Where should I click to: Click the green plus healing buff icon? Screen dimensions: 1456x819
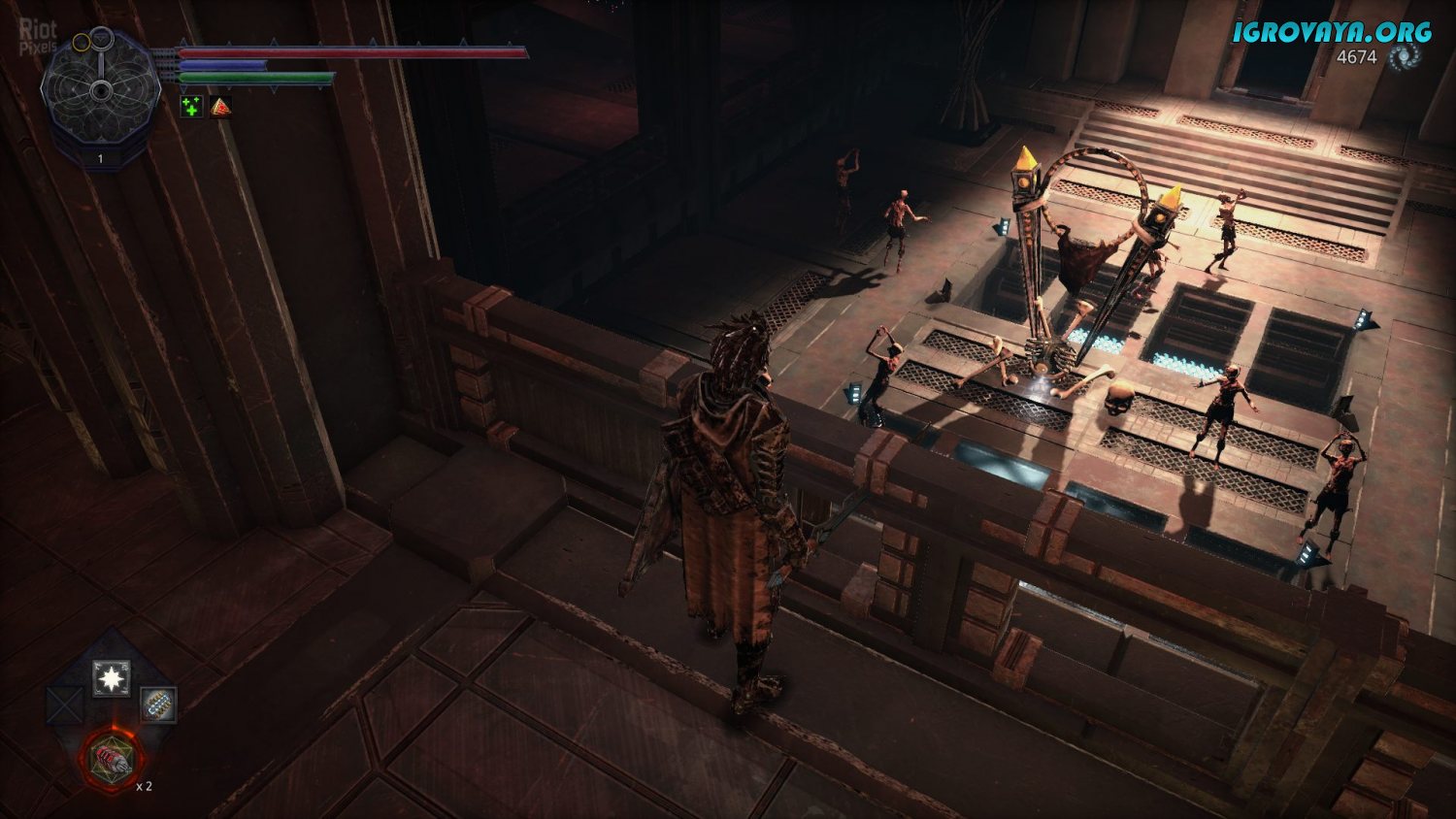click(192, 107)
